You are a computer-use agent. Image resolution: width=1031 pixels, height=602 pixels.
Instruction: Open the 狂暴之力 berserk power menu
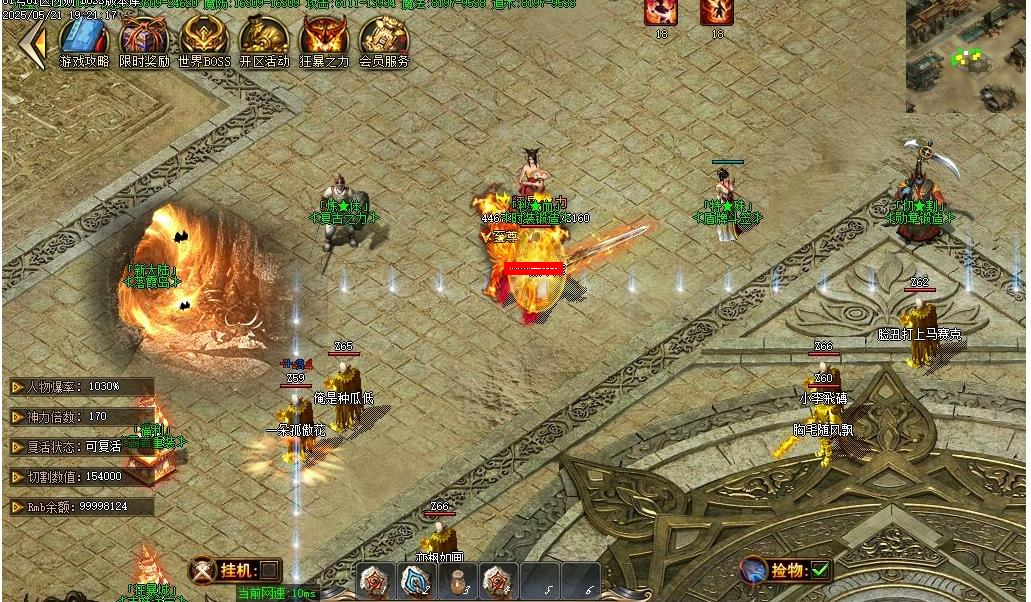click(324, 40)
